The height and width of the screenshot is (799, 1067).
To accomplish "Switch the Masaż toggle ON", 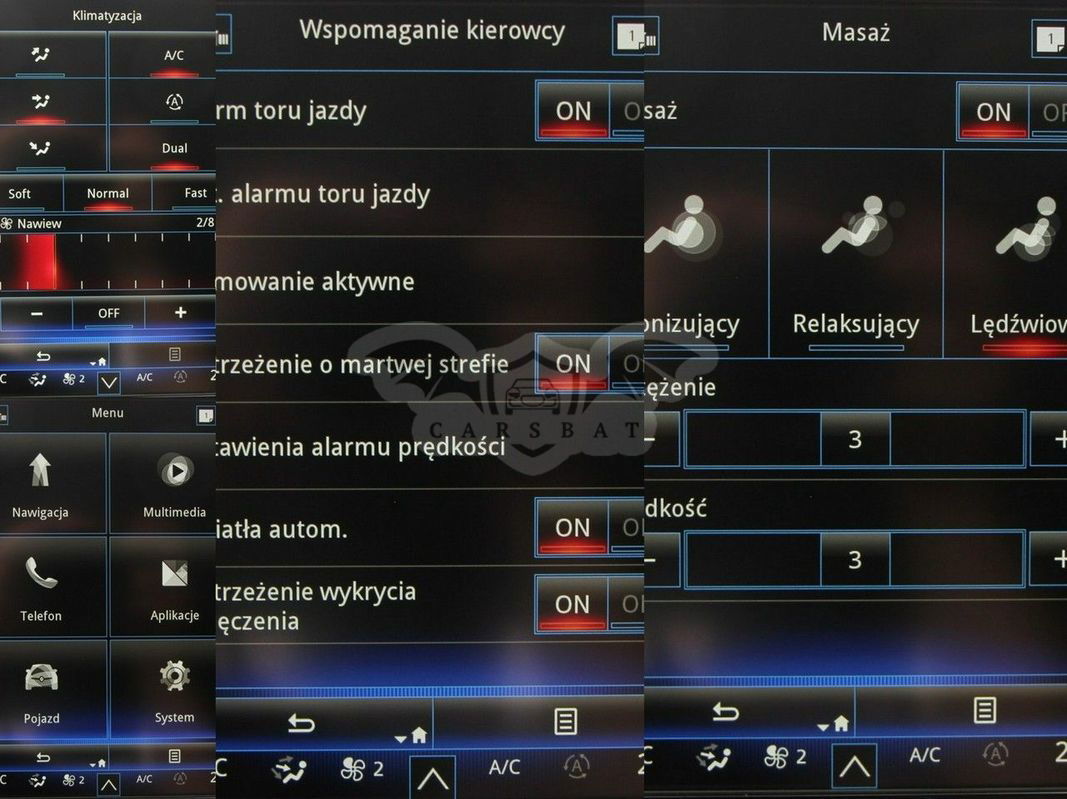I will click(x=993, y=112).
